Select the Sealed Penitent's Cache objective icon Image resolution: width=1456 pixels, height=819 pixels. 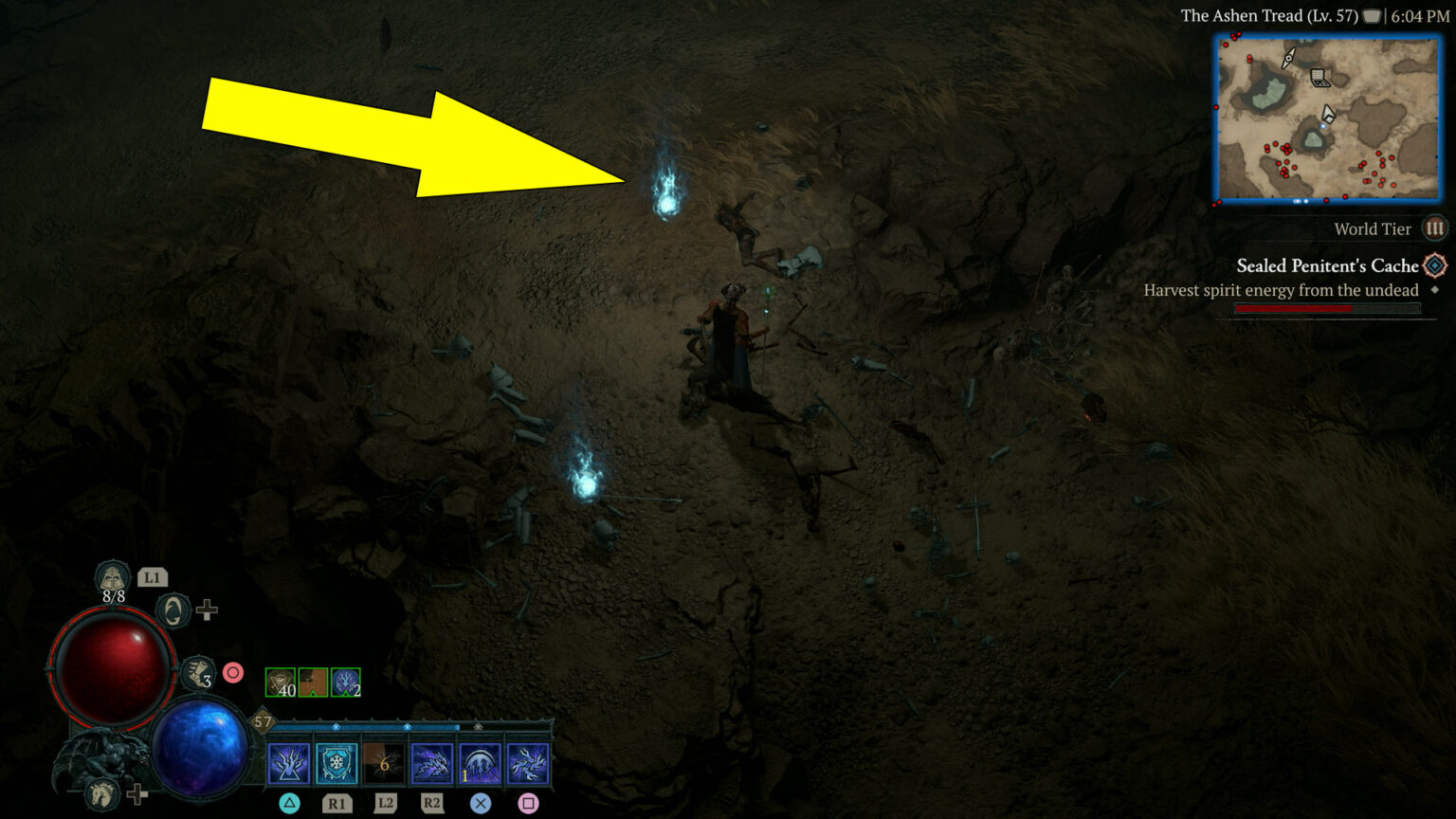pos(1433,266)
